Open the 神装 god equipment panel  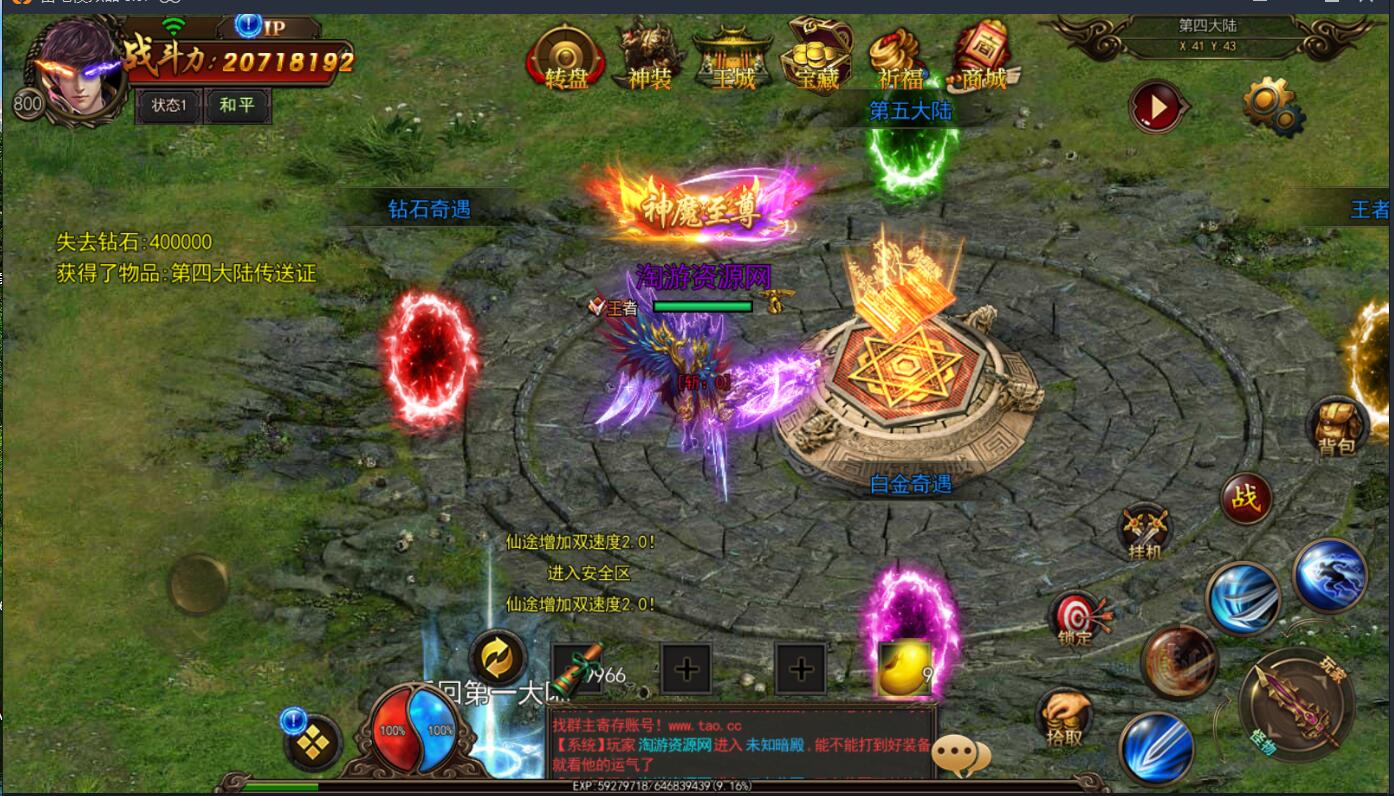647,57
